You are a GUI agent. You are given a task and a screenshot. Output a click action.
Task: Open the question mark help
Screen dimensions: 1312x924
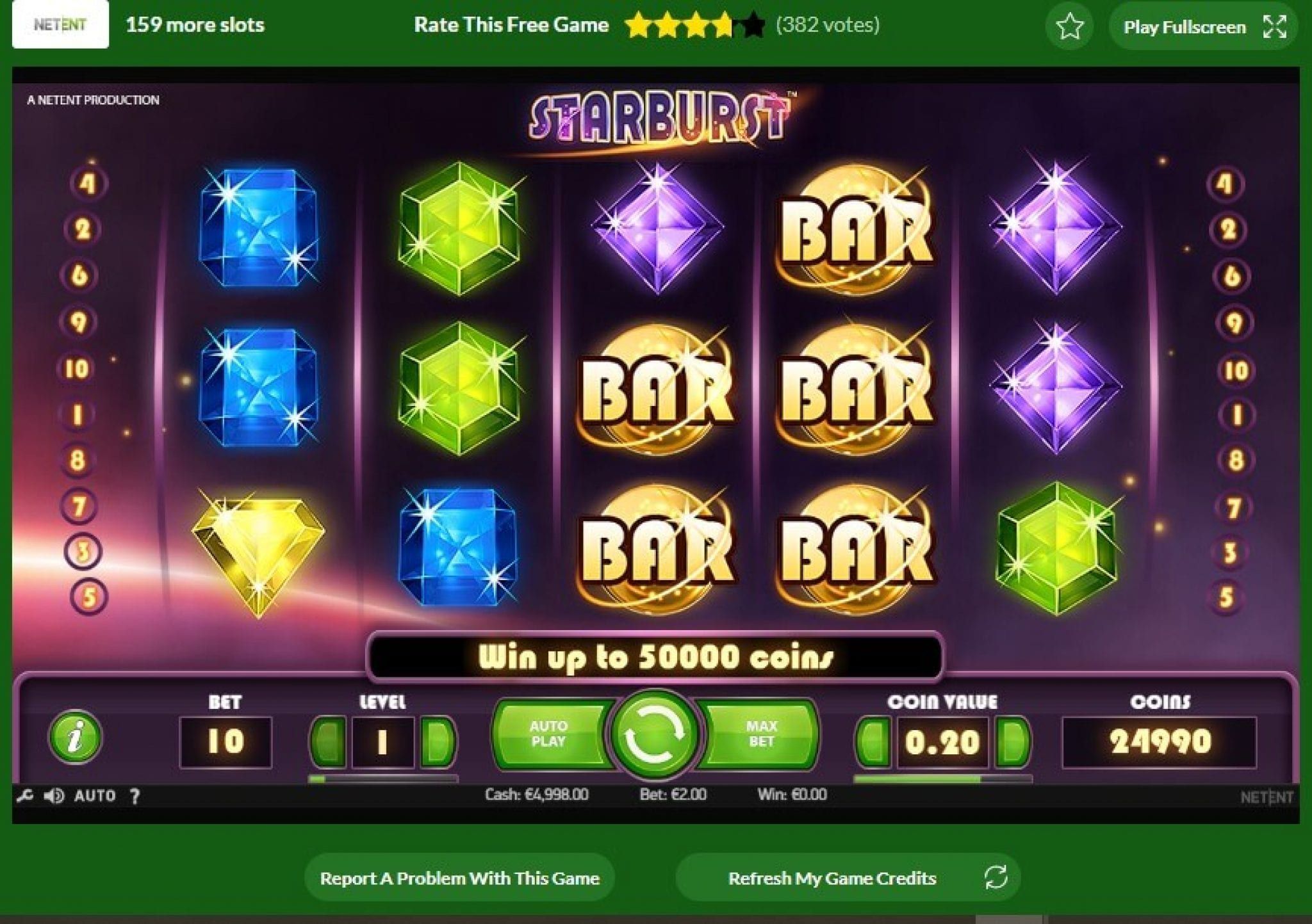coord(135,796)
